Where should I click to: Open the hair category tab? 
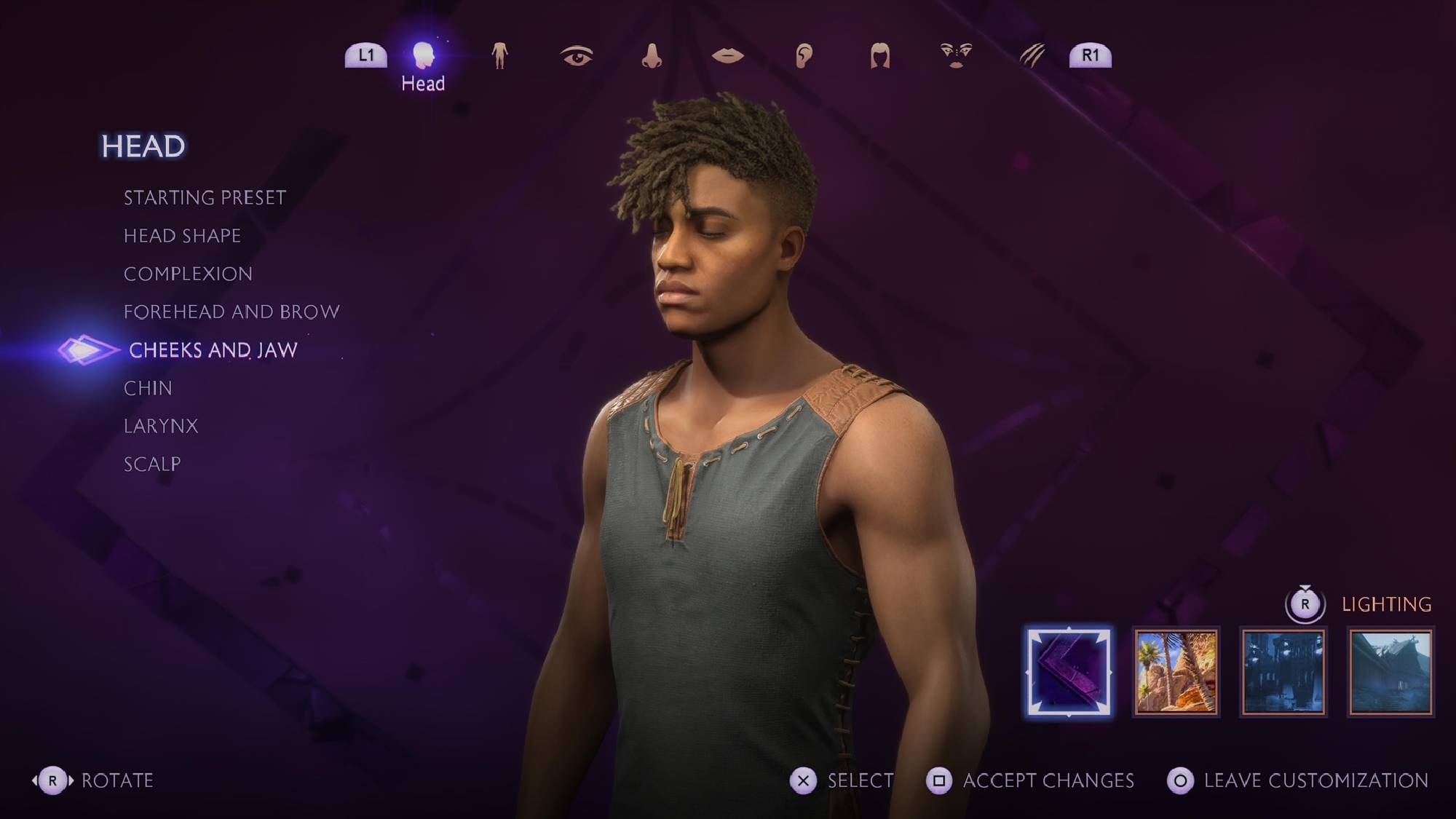click(880, 56)
